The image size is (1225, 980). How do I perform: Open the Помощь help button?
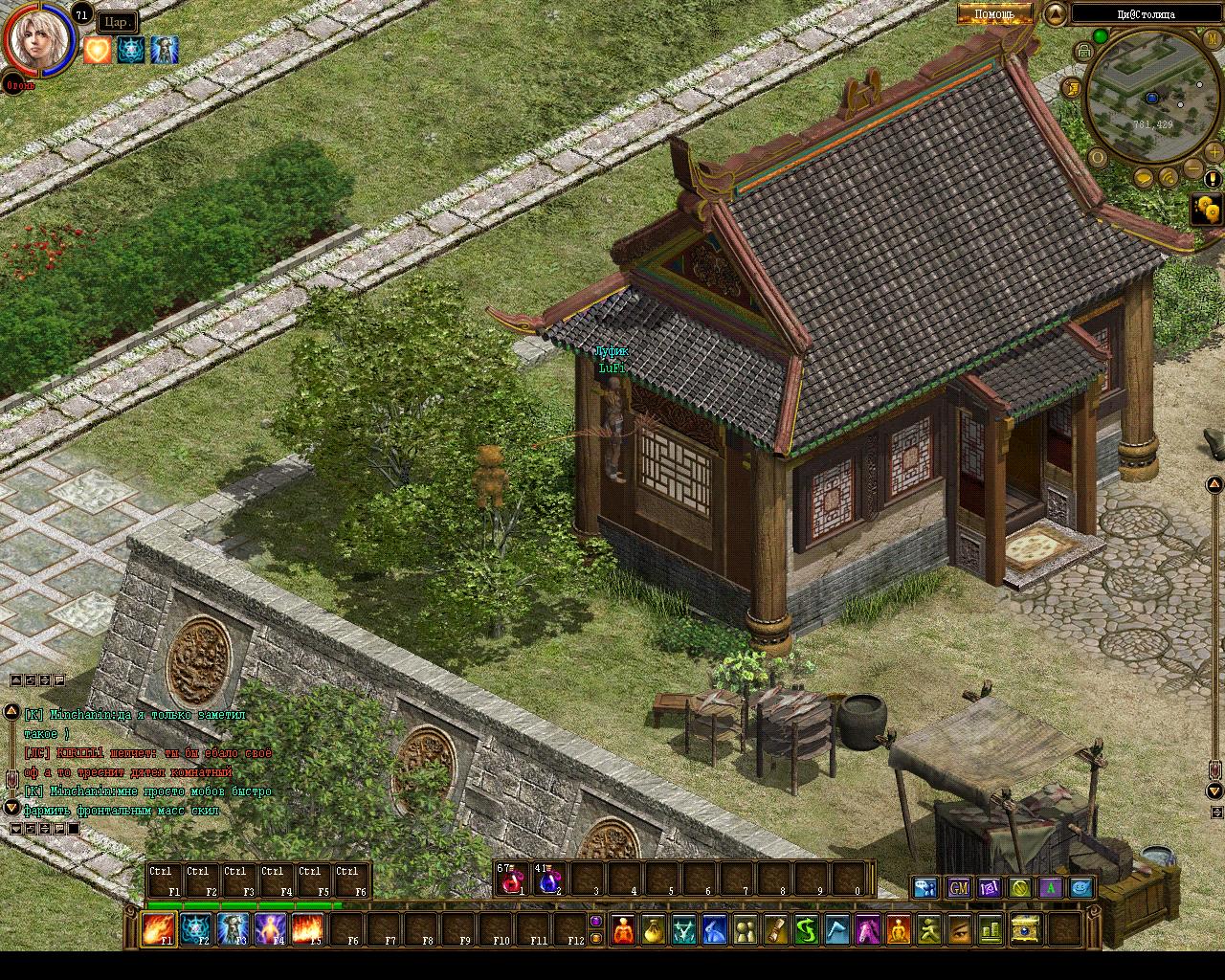(994, 13)
